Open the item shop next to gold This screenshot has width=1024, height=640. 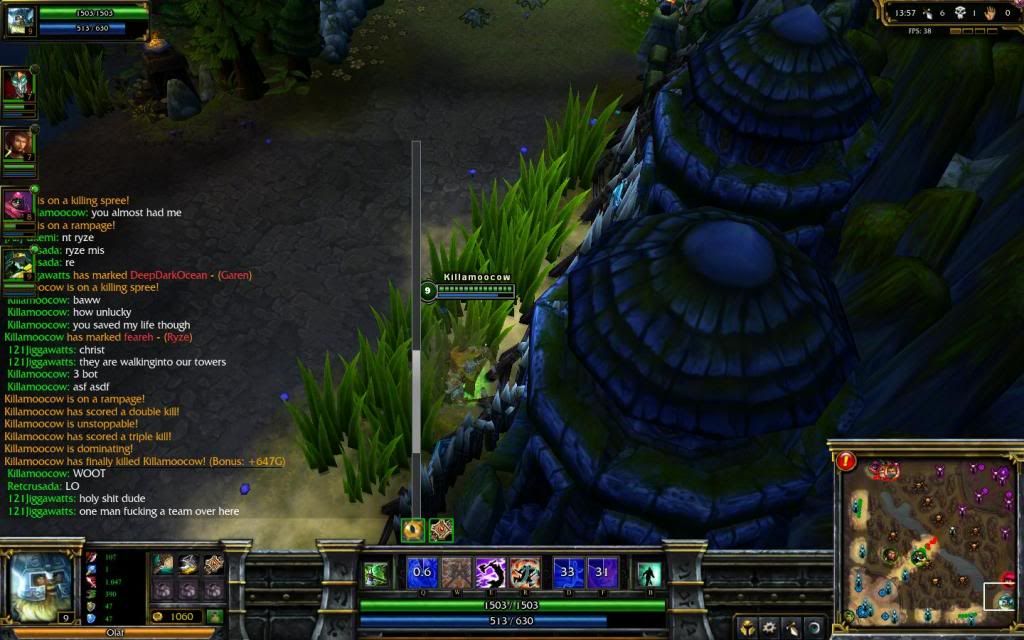[x=214, y=617]
